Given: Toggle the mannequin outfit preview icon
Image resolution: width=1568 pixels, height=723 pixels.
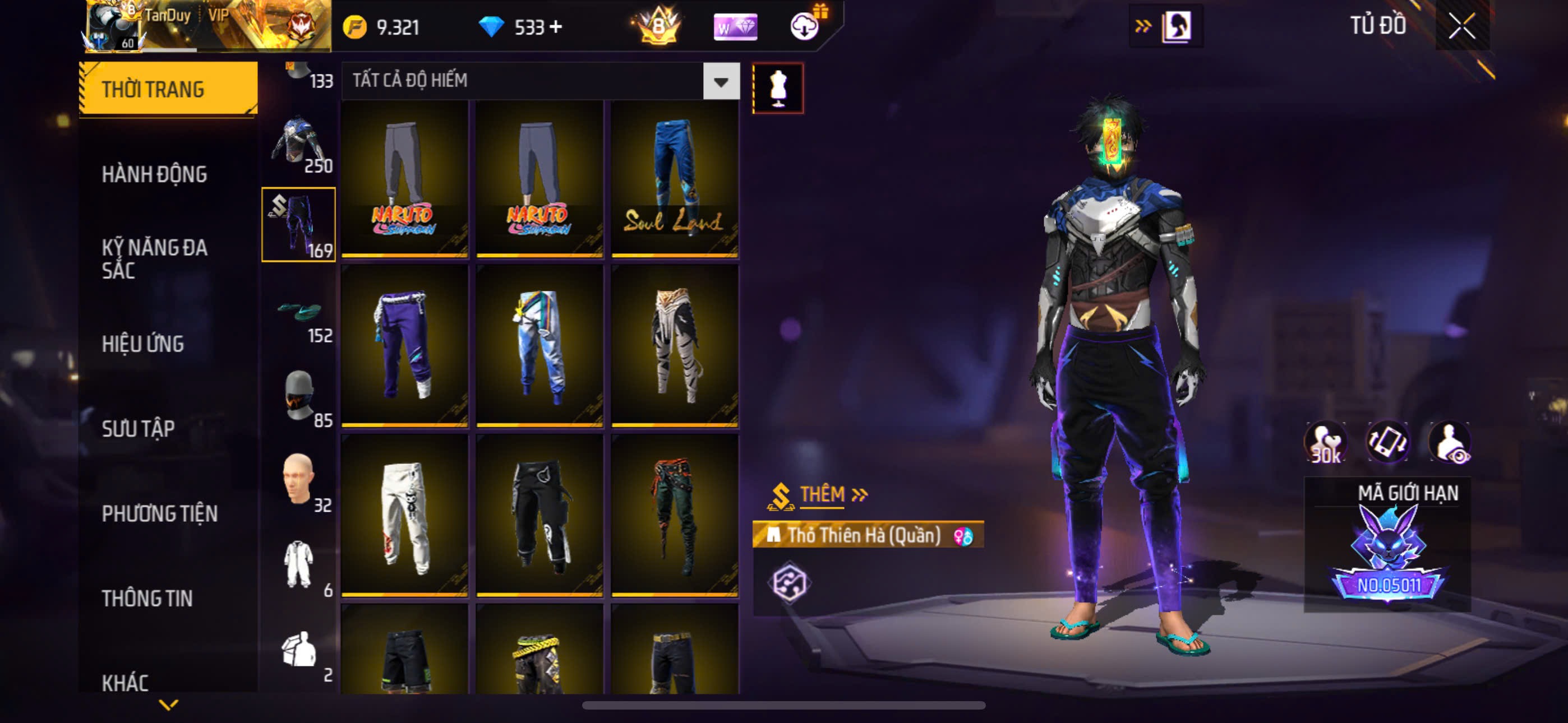Looking at the screenshot, I should (777, 88).
